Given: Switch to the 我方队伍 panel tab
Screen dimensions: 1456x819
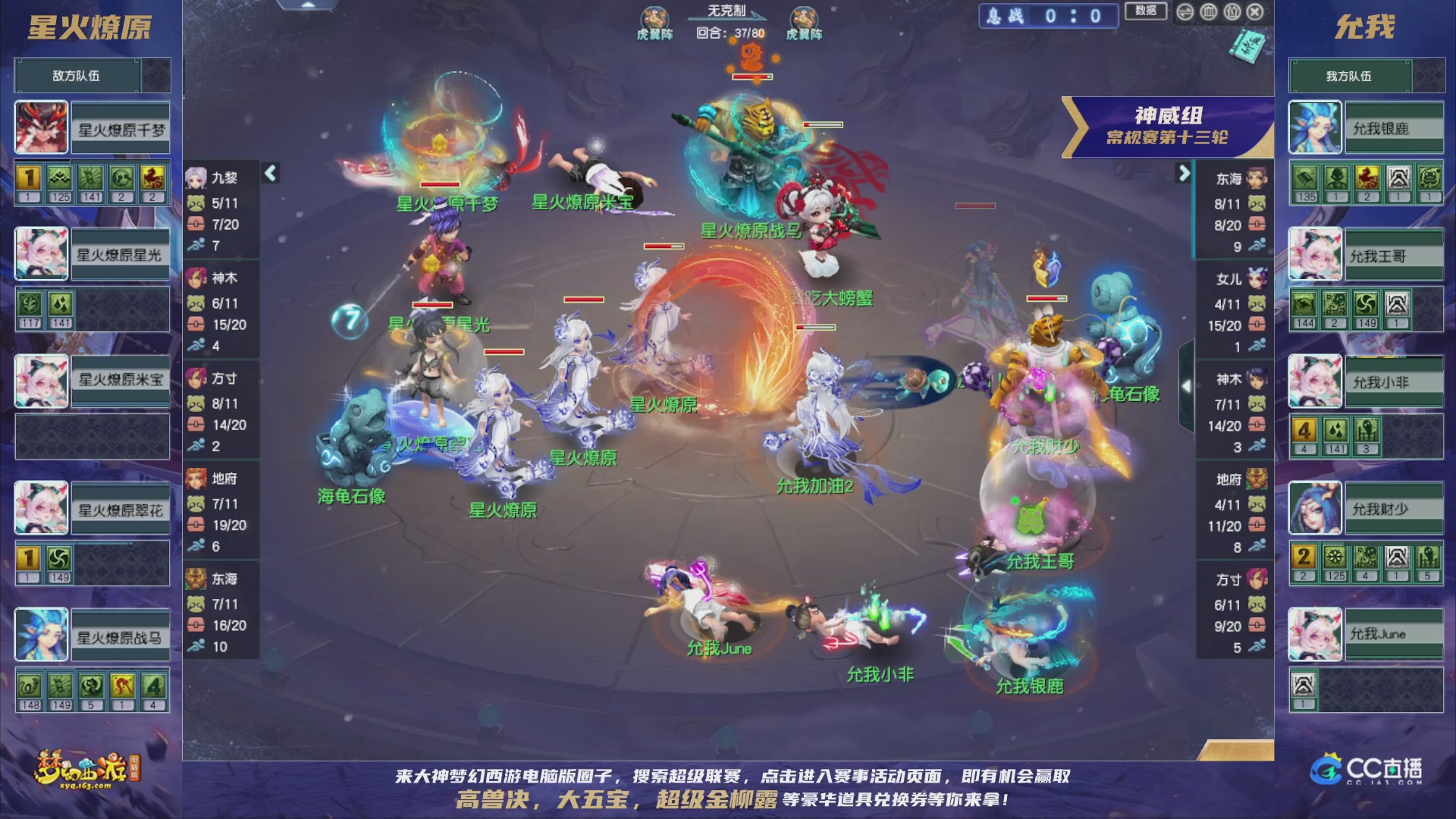Looking at the screenshot, I should (1367, 75).
